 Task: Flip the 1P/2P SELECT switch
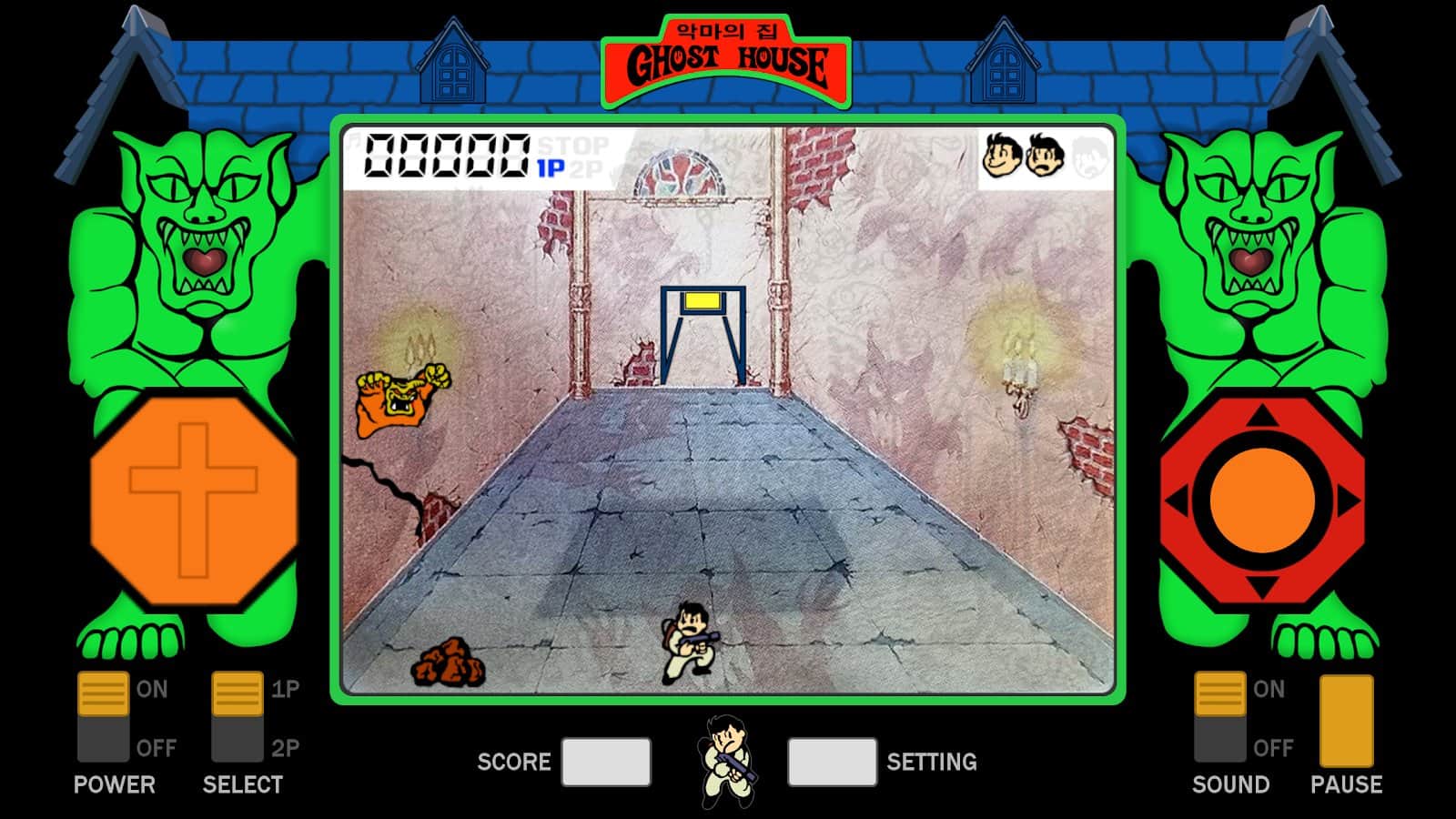[238, 717]
